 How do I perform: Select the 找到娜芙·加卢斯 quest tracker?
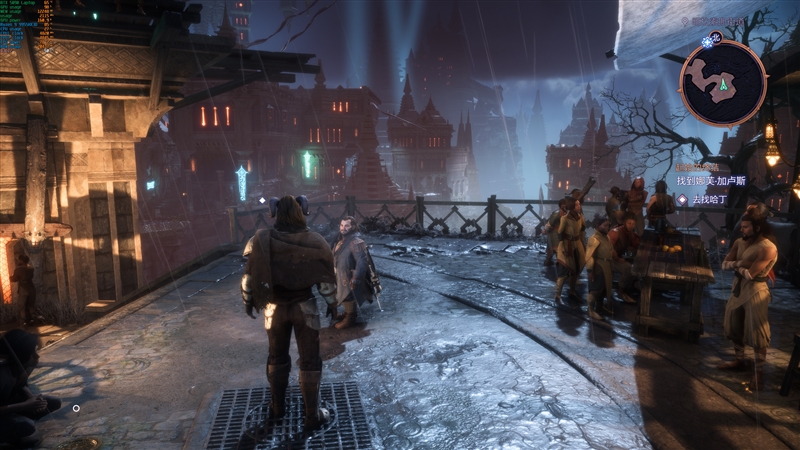click(x=716, y=180)
